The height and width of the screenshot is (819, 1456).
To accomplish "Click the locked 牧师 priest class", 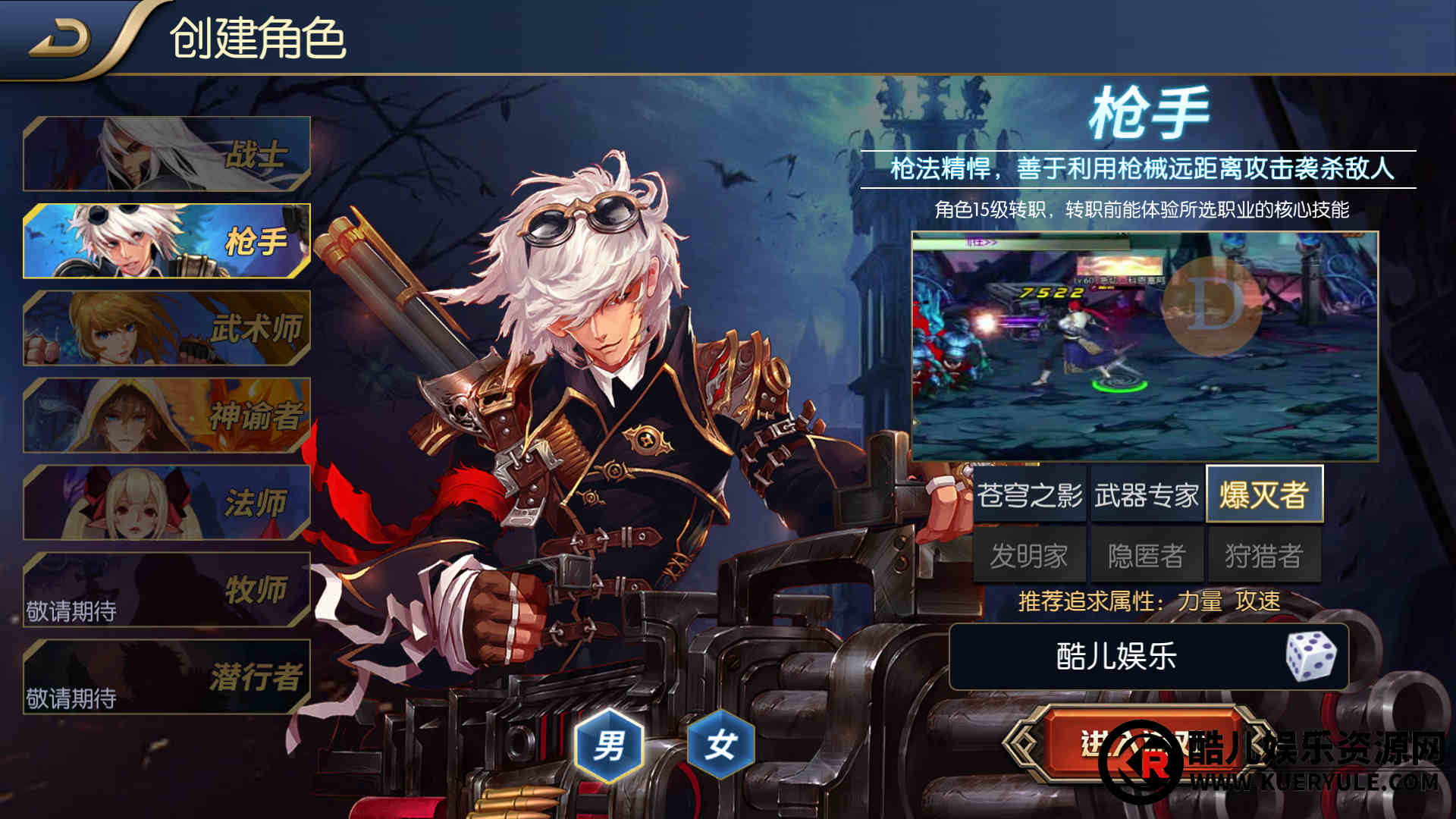I will 167,590.
